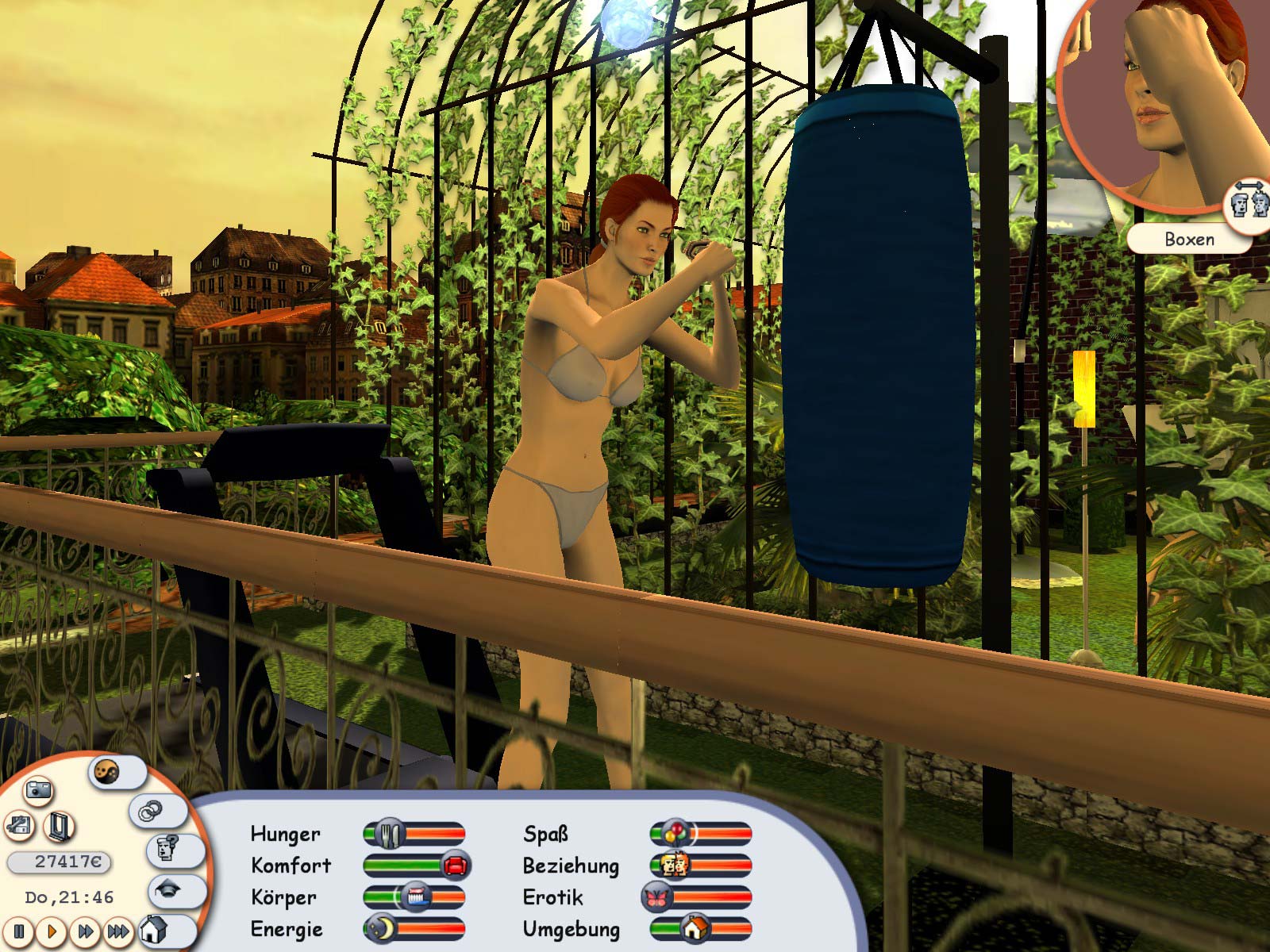Click the graduation cap skills icon
Screen dimensions: 1270x952
point(167,891)
